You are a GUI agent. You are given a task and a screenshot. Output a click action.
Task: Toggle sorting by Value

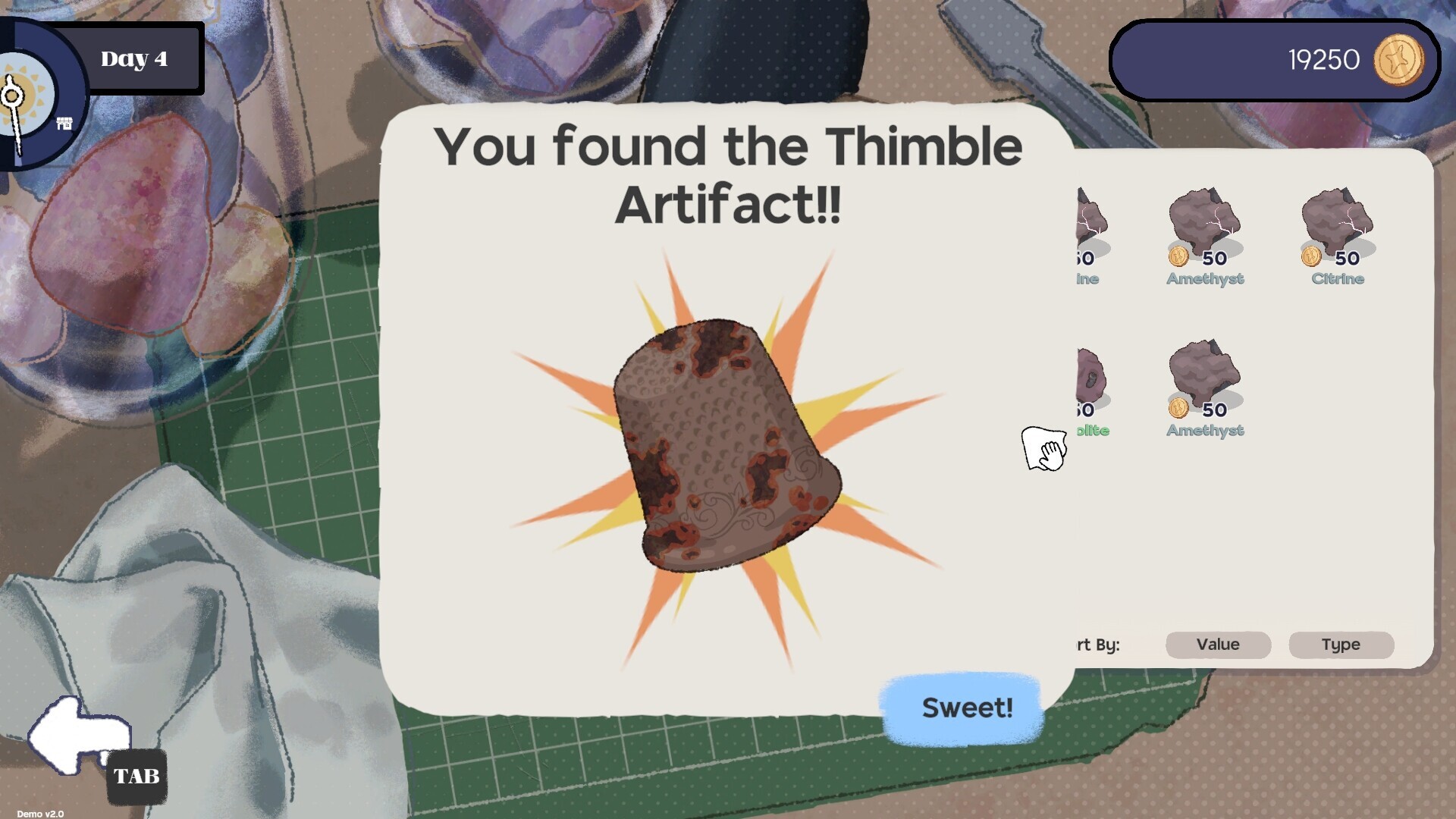(1217, 645)
